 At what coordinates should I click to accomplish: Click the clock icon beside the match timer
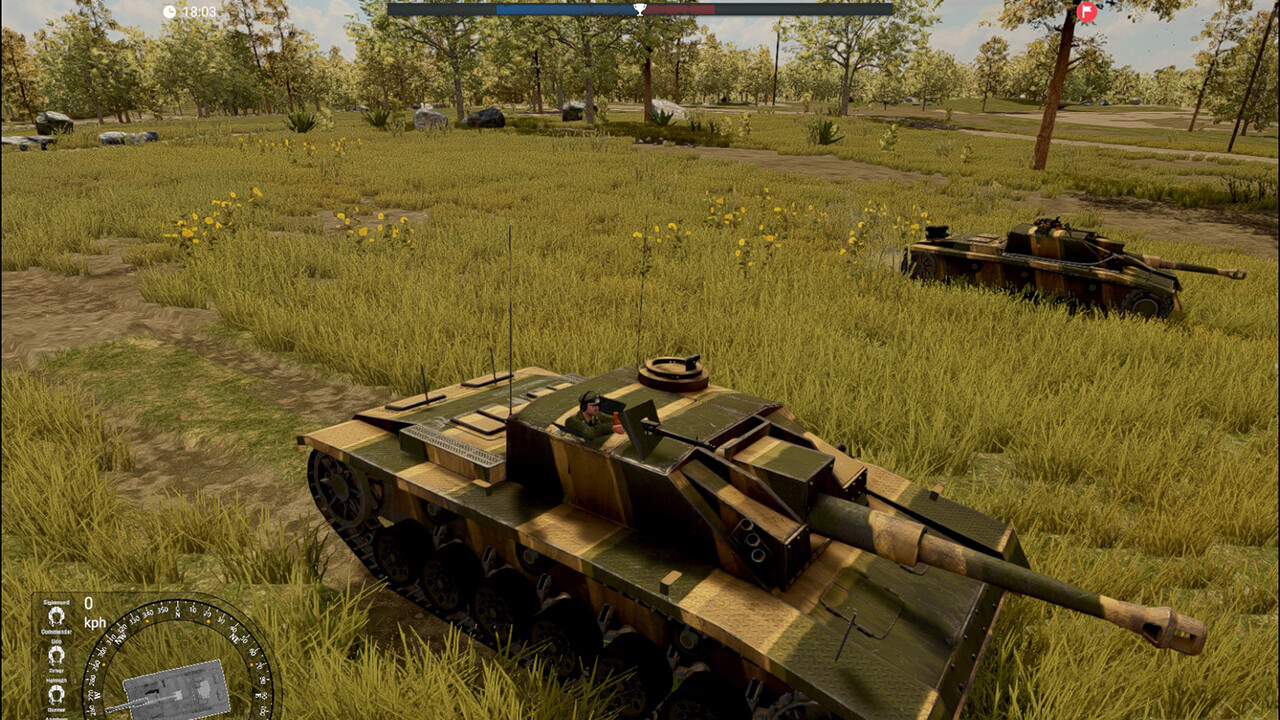(x=172, y=11)
